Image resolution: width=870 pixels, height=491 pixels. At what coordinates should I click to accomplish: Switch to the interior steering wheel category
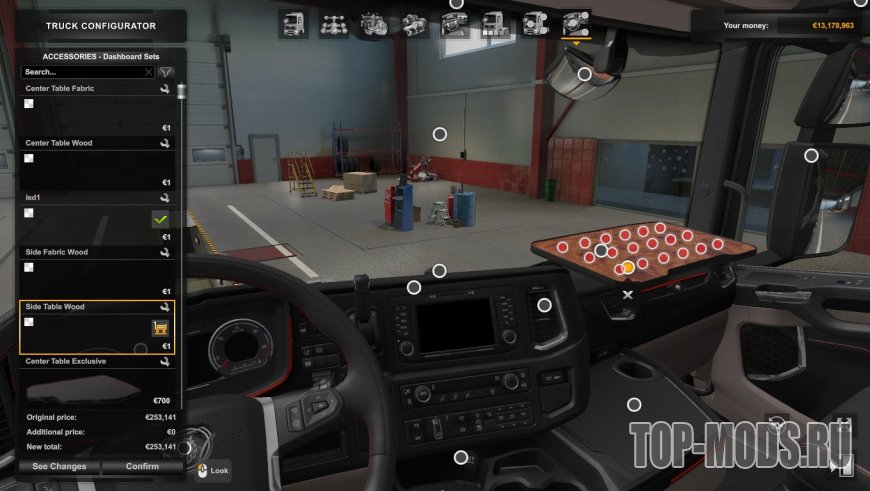click(x=454, y=23)
